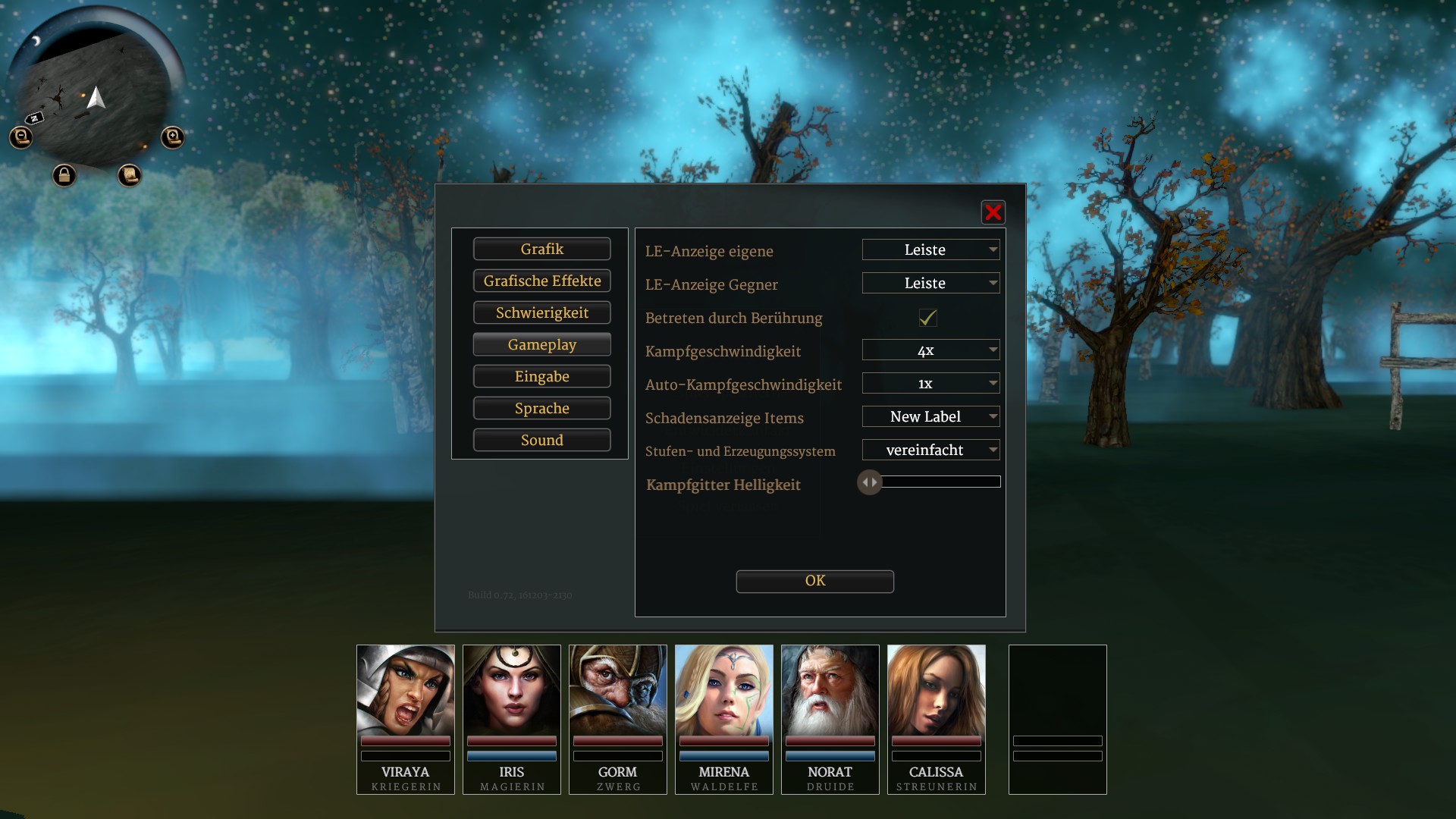Open the LE-Anzeige eigene dropdown
This screenshot has width=1456, height=819.
[x=930, y=250]
